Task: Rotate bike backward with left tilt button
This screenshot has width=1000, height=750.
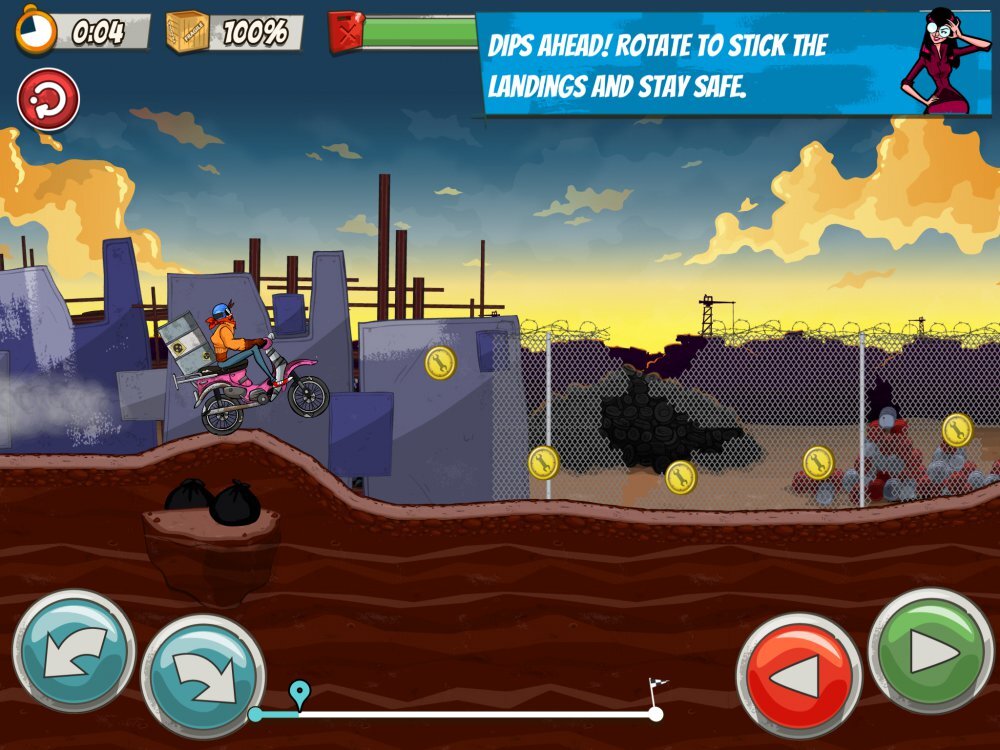Action: click(74, 651)
